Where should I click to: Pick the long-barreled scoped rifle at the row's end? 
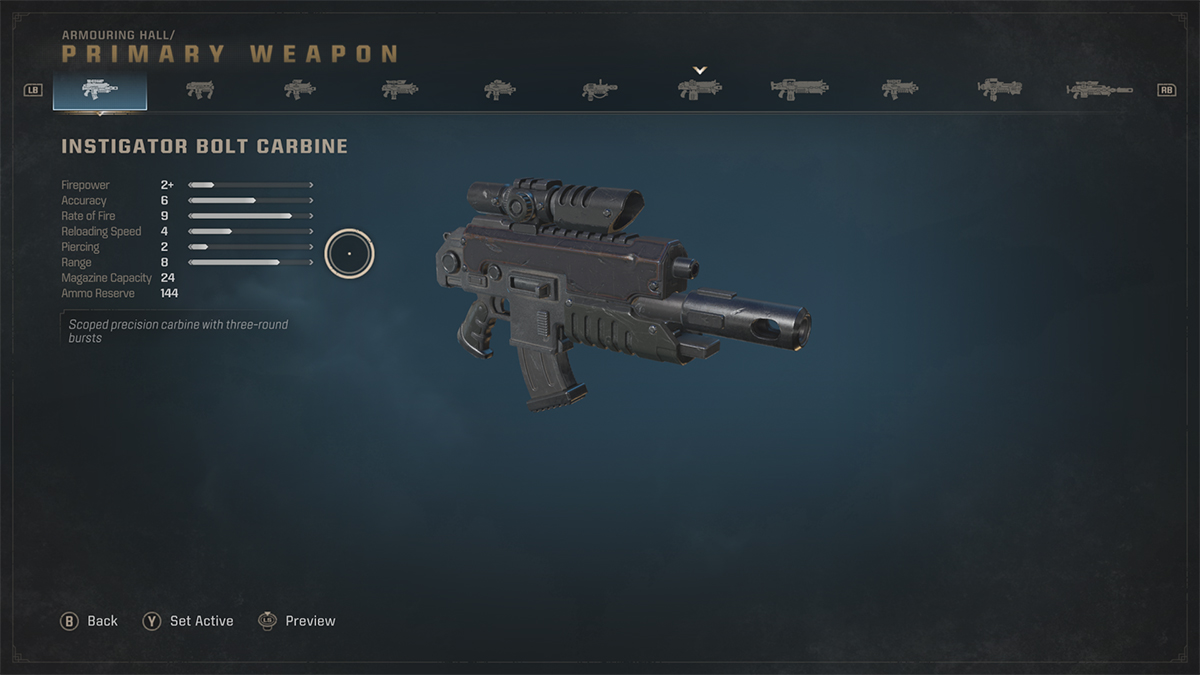click(1098, 90)
